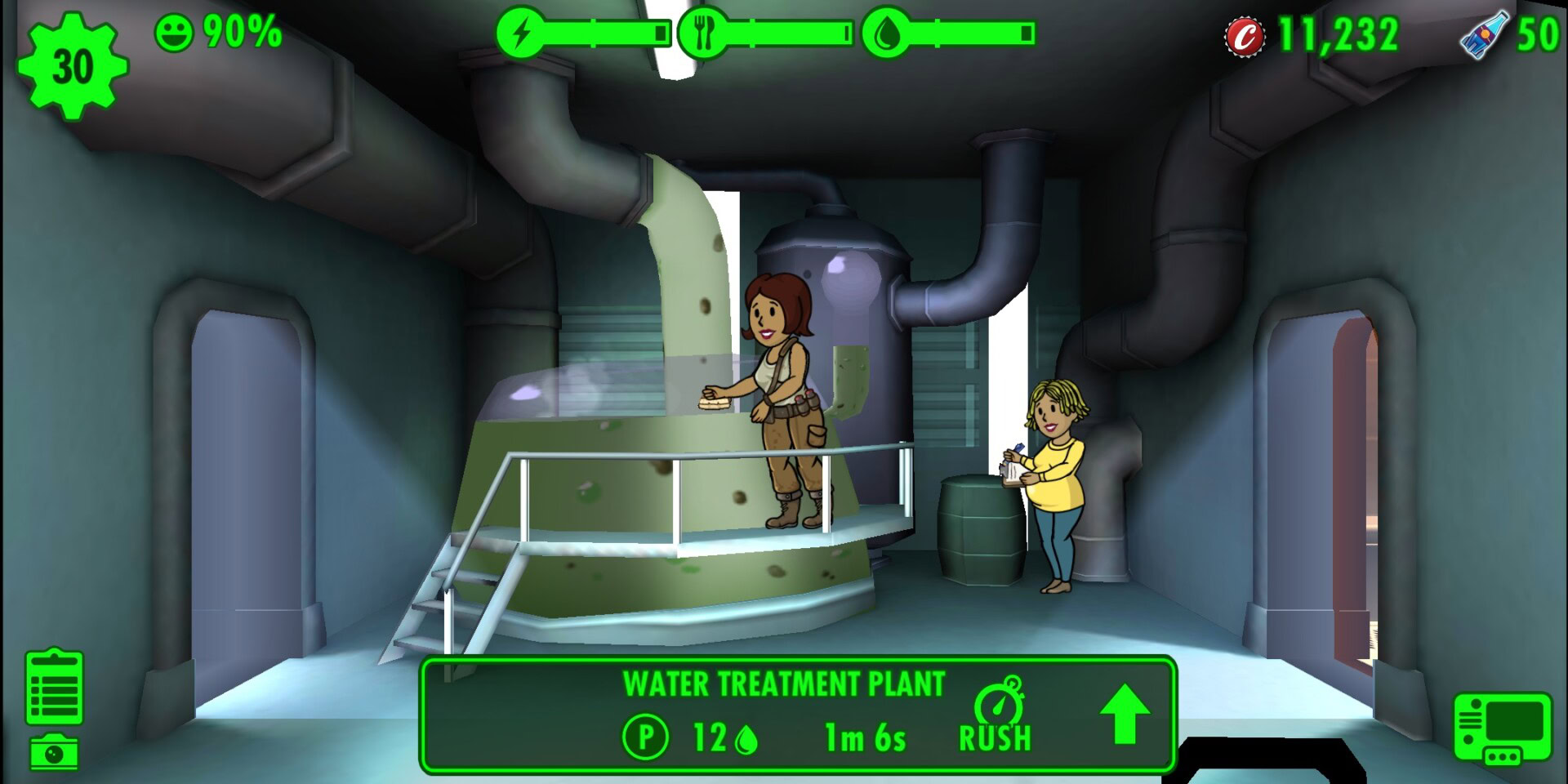Rush the Water Treatment Plant production
Viewport: 1568px width, 784px height.
(x=996, y=716)
